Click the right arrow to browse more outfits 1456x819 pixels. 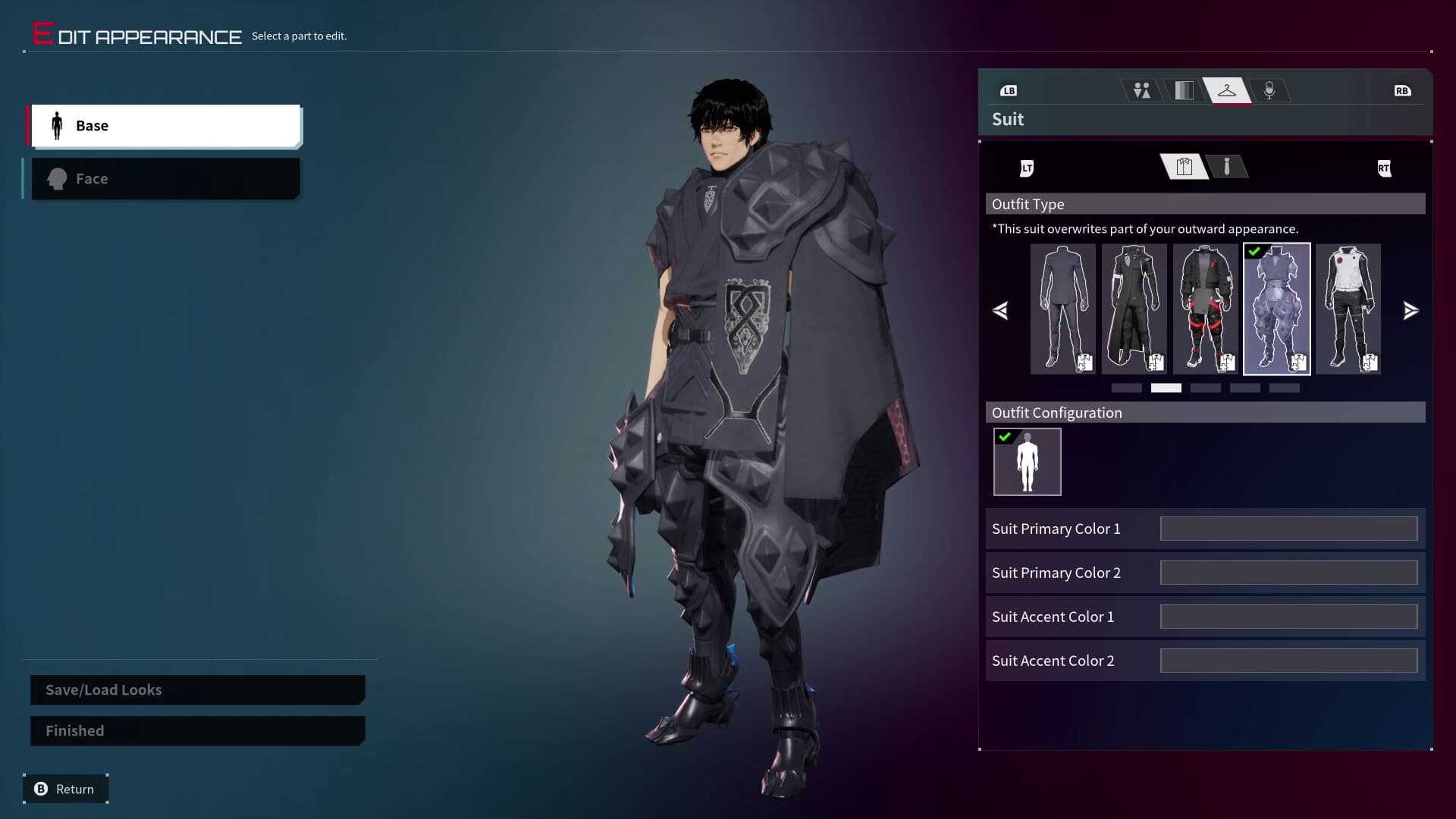[1411, 310]
